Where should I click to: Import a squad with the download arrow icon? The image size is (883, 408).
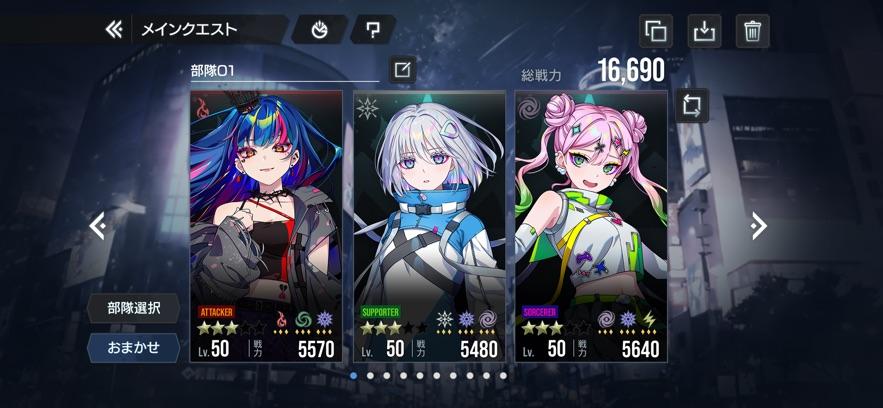[x=705, y=31]
